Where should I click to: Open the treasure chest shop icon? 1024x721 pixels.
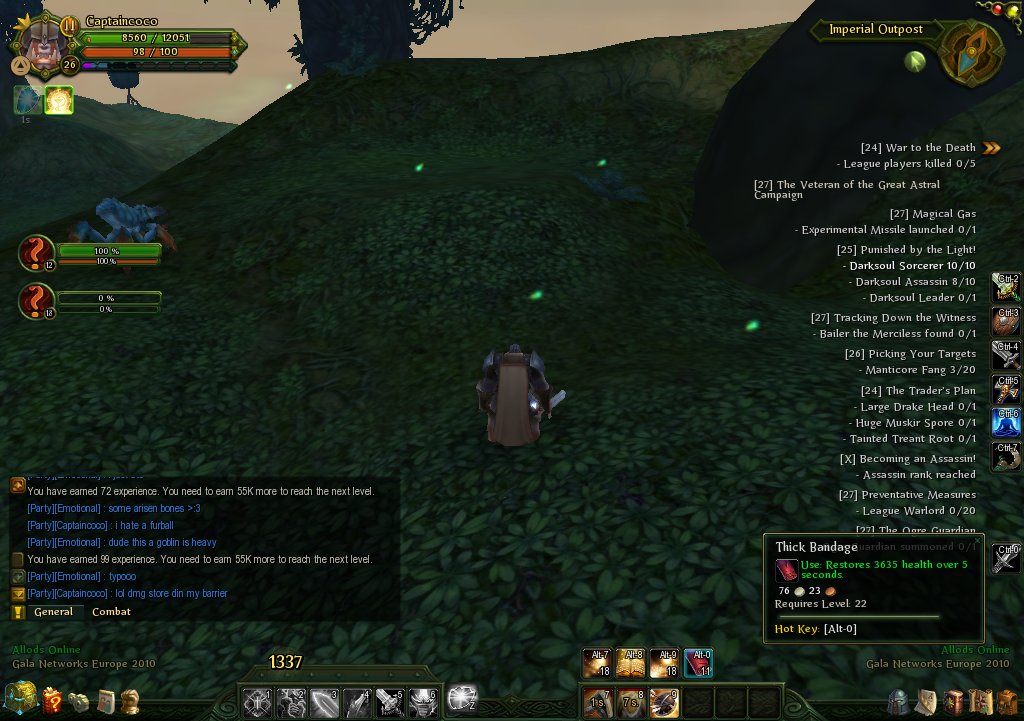pos(19,698)
